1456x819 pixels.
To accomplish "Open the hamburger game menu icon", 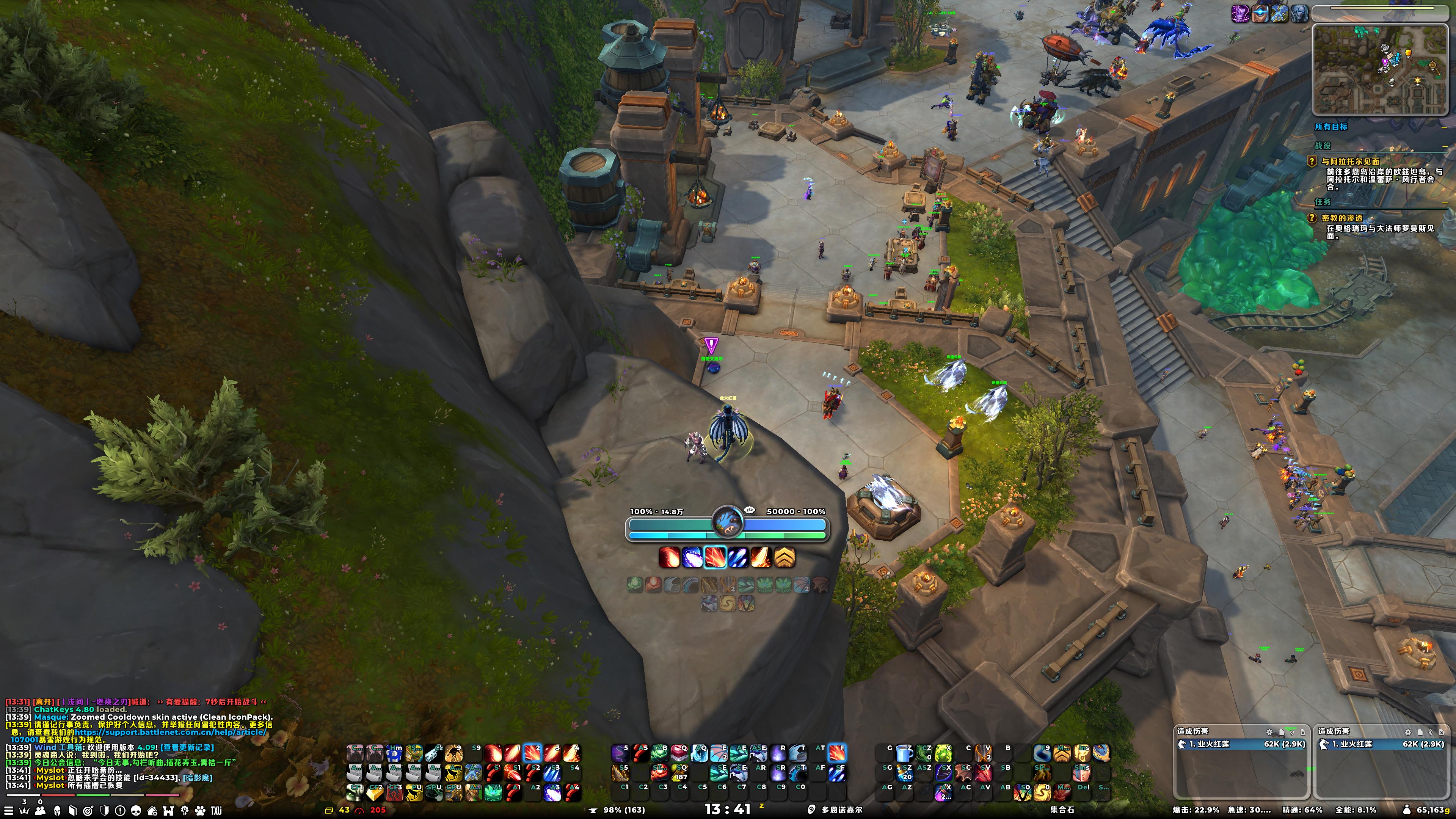I will [9, 811].
